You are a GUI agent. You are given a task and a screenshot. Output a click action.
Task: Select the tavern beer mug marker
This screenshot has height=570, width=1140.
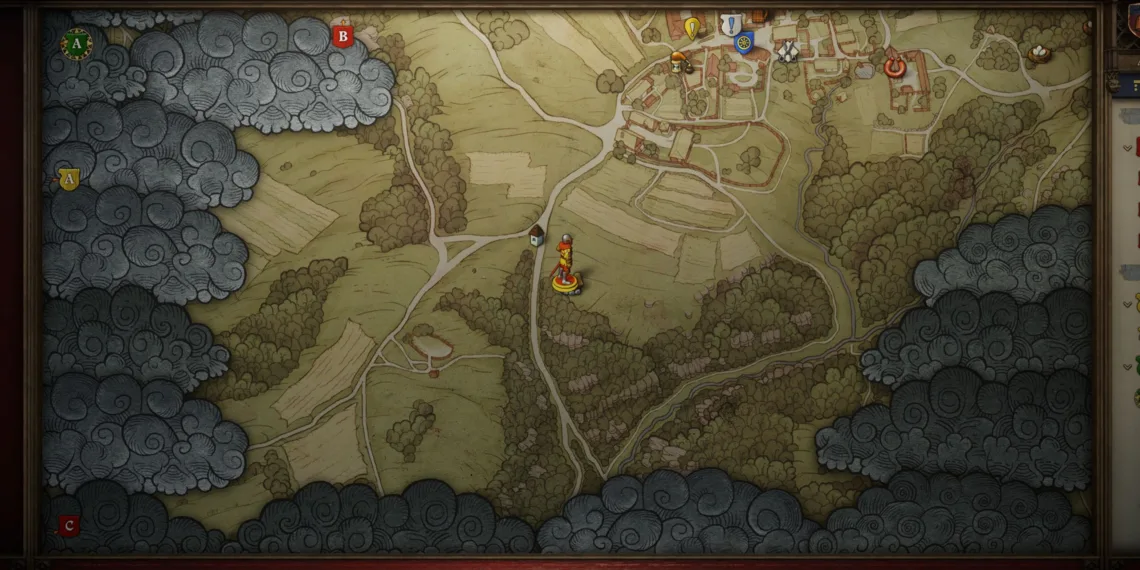[x=679, y=61]
